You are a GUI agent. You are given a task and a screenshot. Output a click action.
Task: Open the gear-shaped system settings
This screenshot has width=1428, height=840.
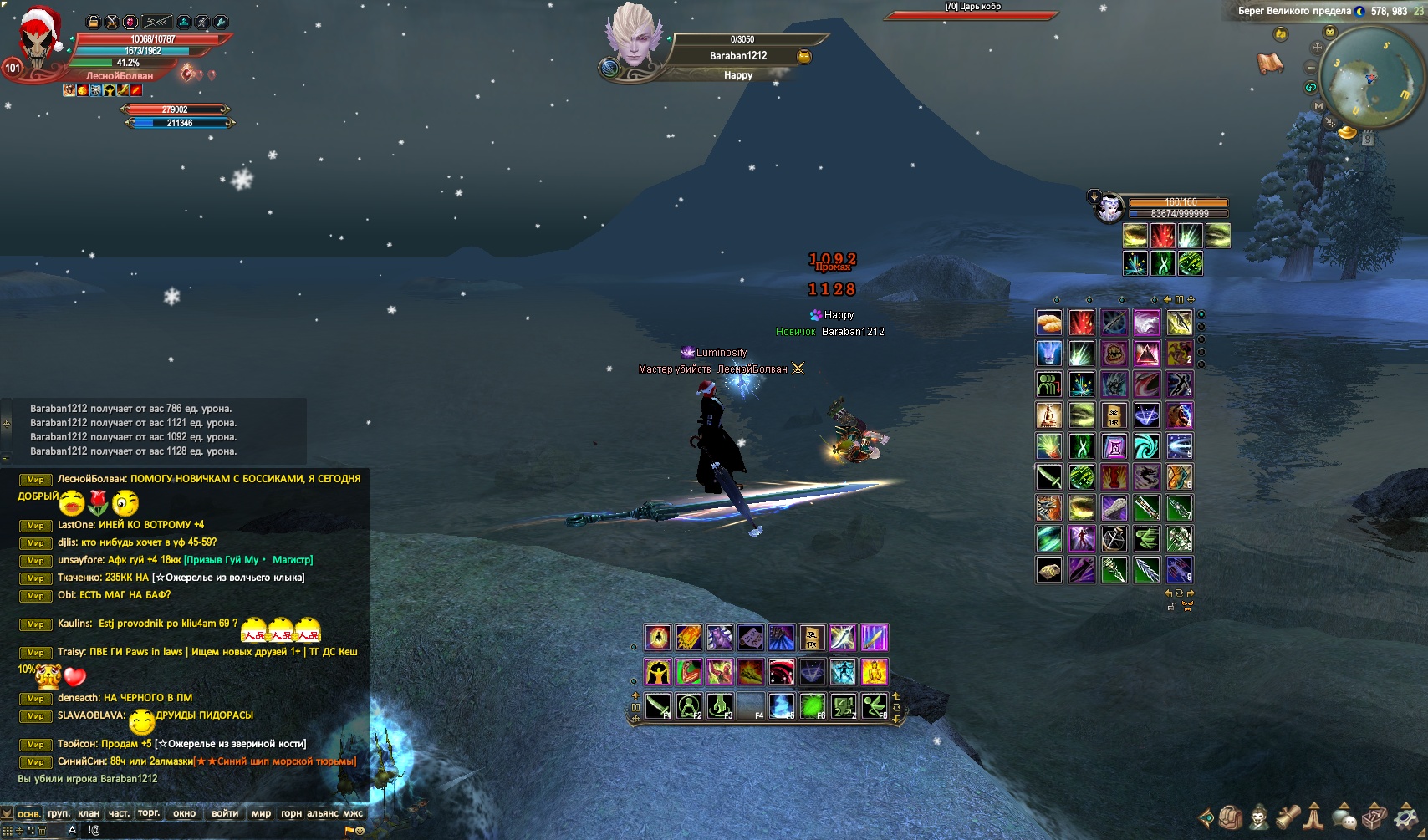[1406, 817]
